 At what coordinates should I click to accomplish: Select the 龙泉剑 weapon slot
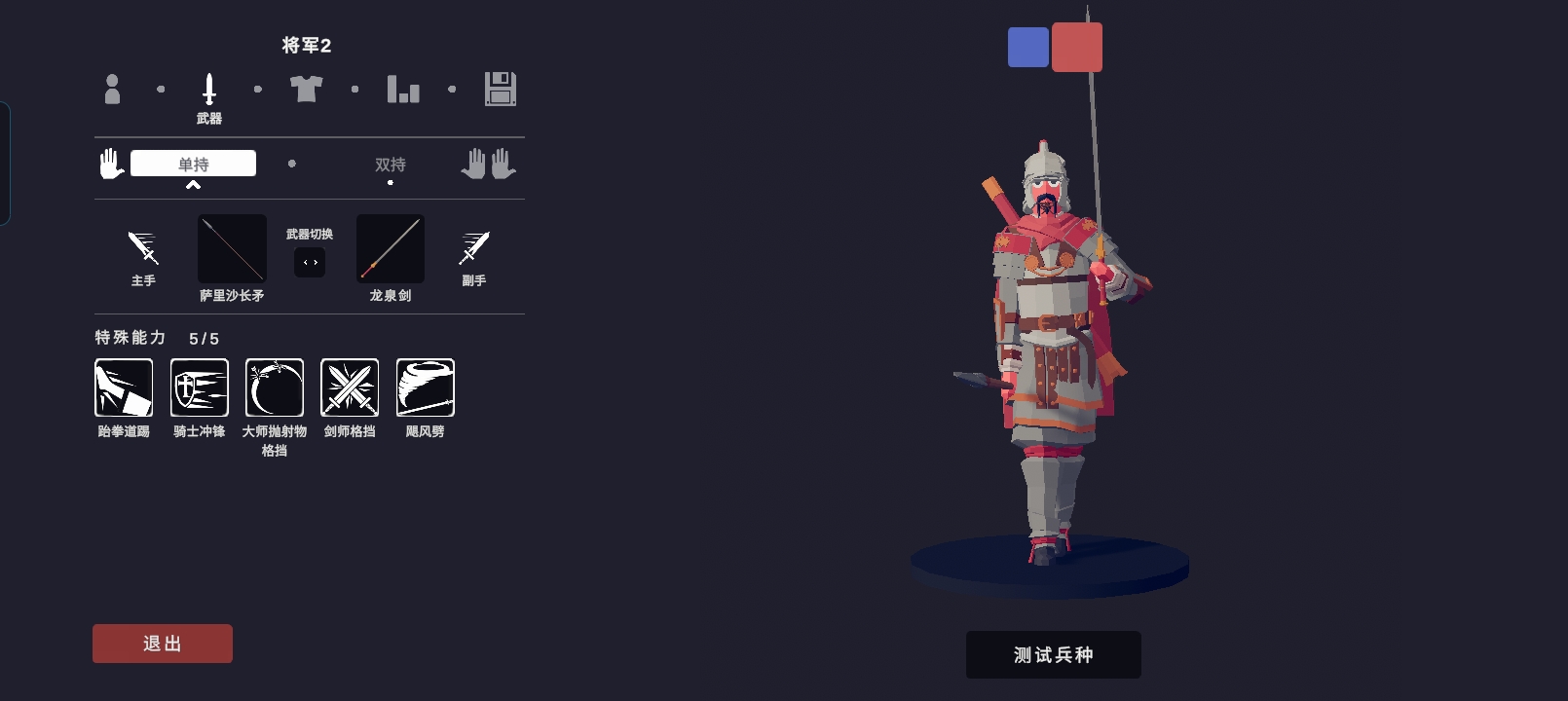(x=391, y=248)
